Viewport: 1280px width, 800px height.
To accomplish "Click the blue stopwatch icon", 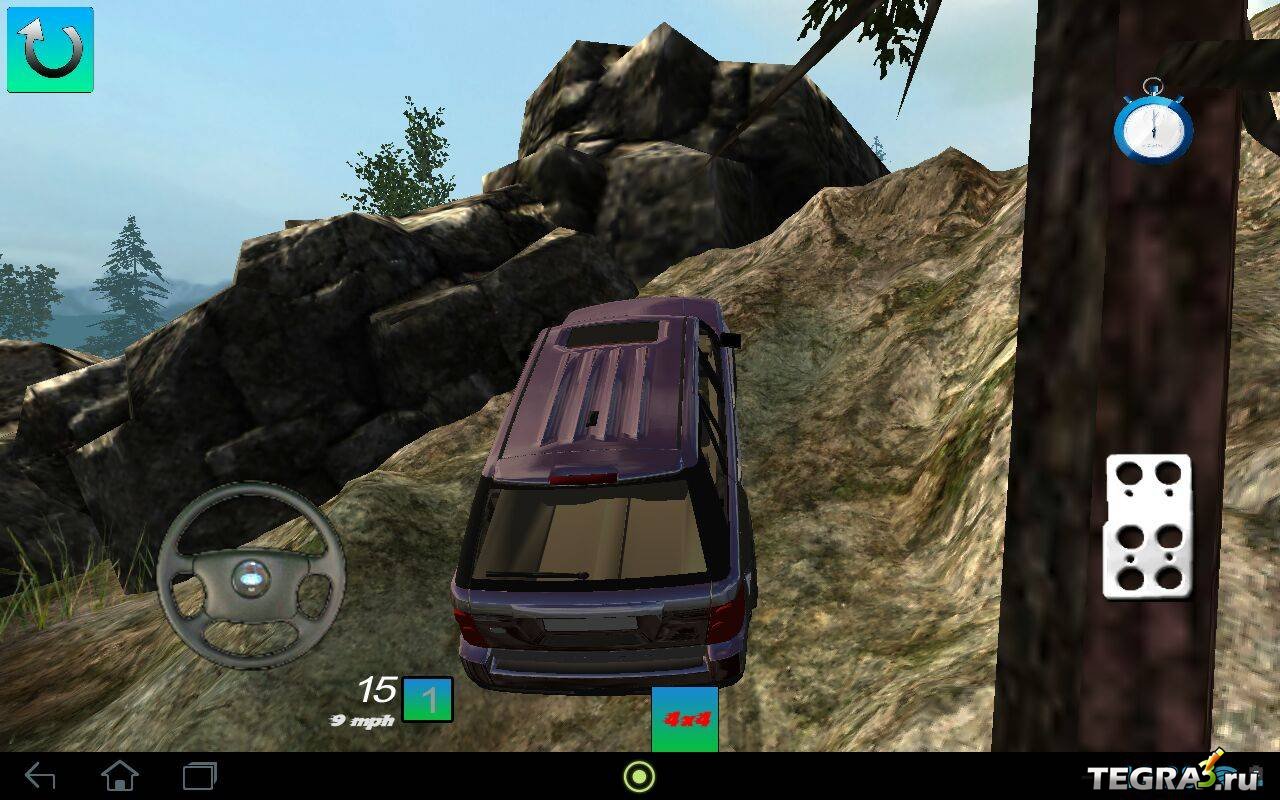I will tap(1153, 123).
